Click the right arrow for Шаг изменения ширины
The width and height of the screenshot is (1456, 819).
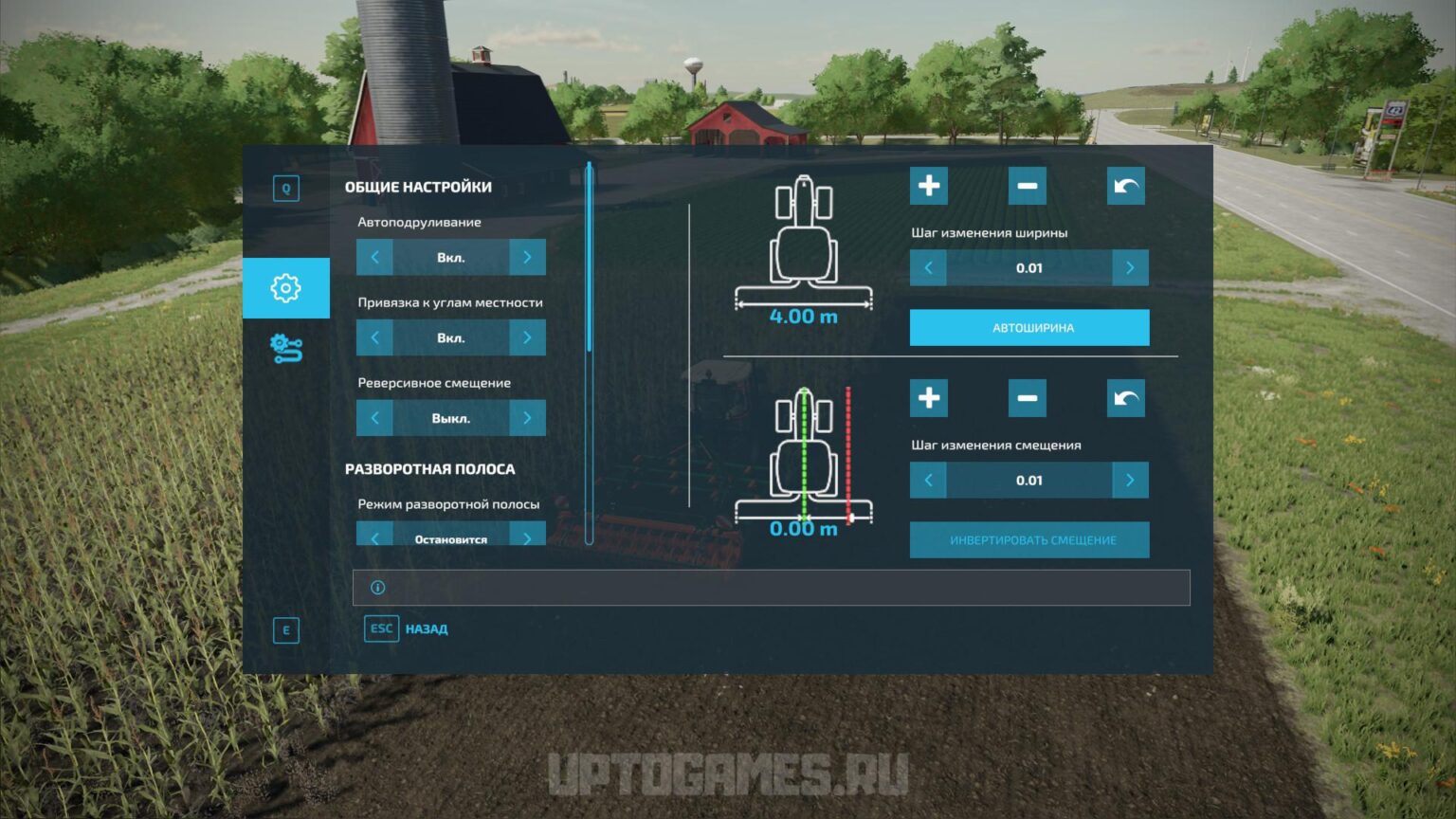point(1131,267)
